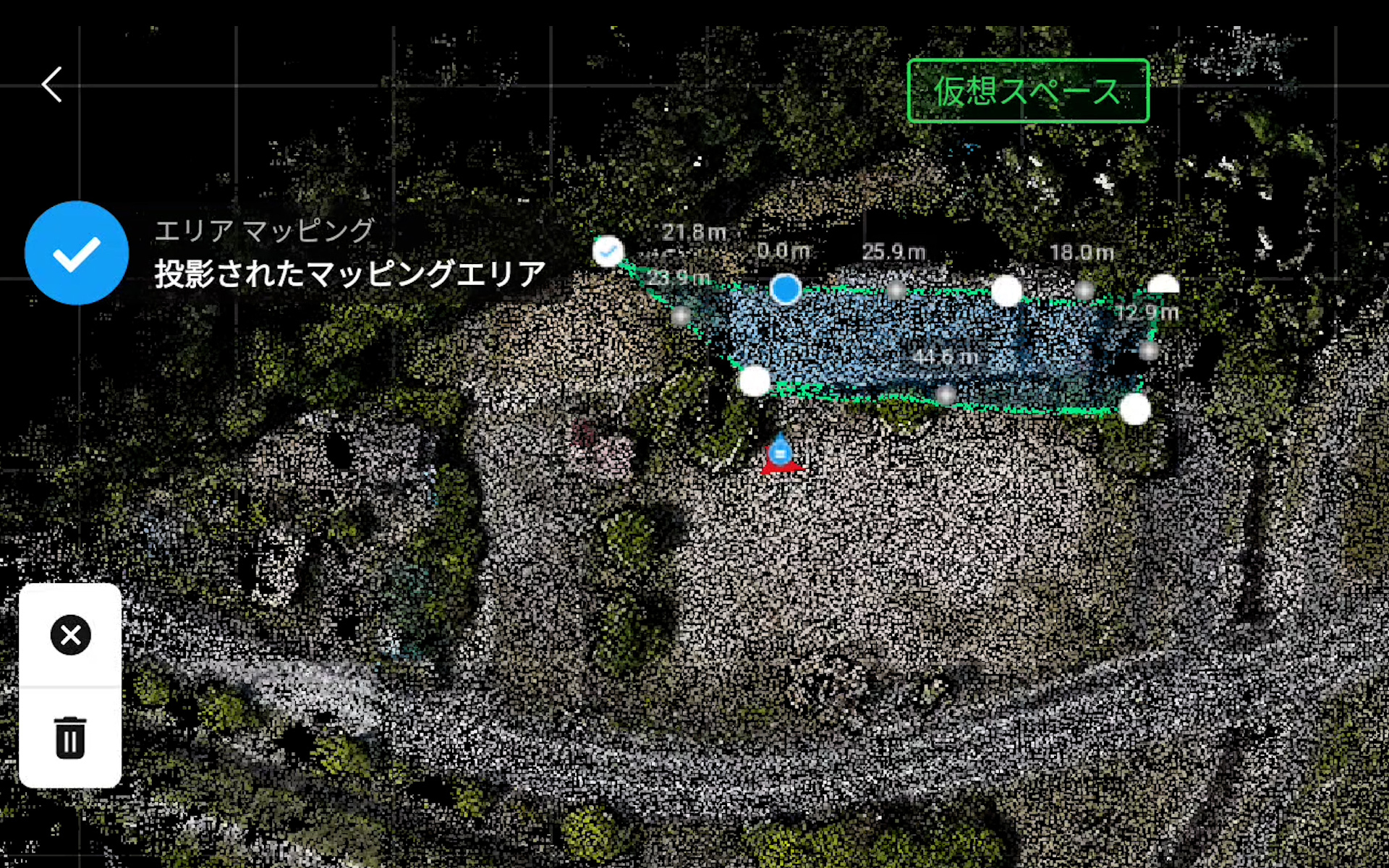Screen dimensions: 1389x868
Task: Tap the 44.6m width measurement label
Action: (x=948, y=356)
